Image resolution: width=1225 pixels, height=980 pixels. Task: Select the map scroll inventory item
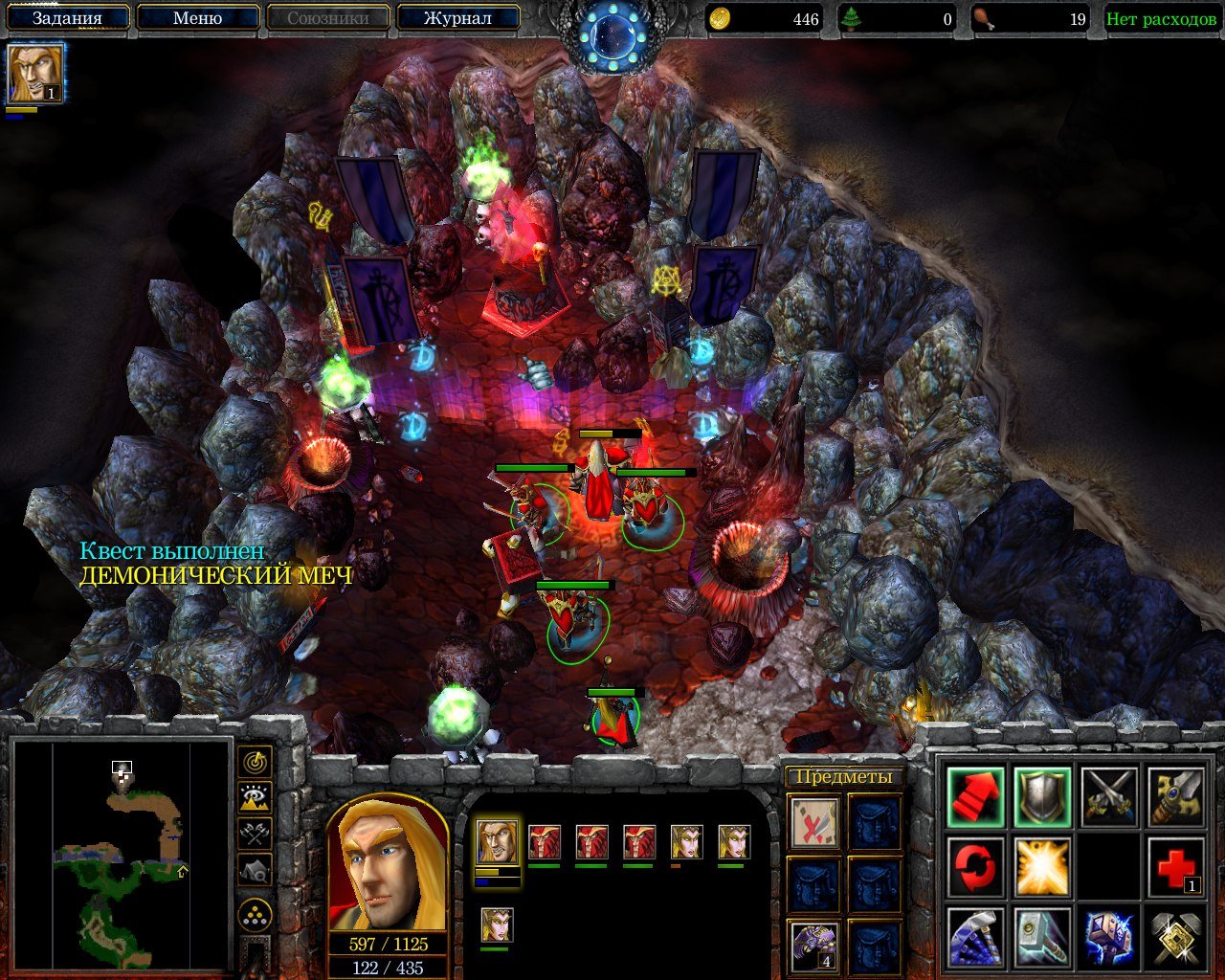[x=814, y=822]
